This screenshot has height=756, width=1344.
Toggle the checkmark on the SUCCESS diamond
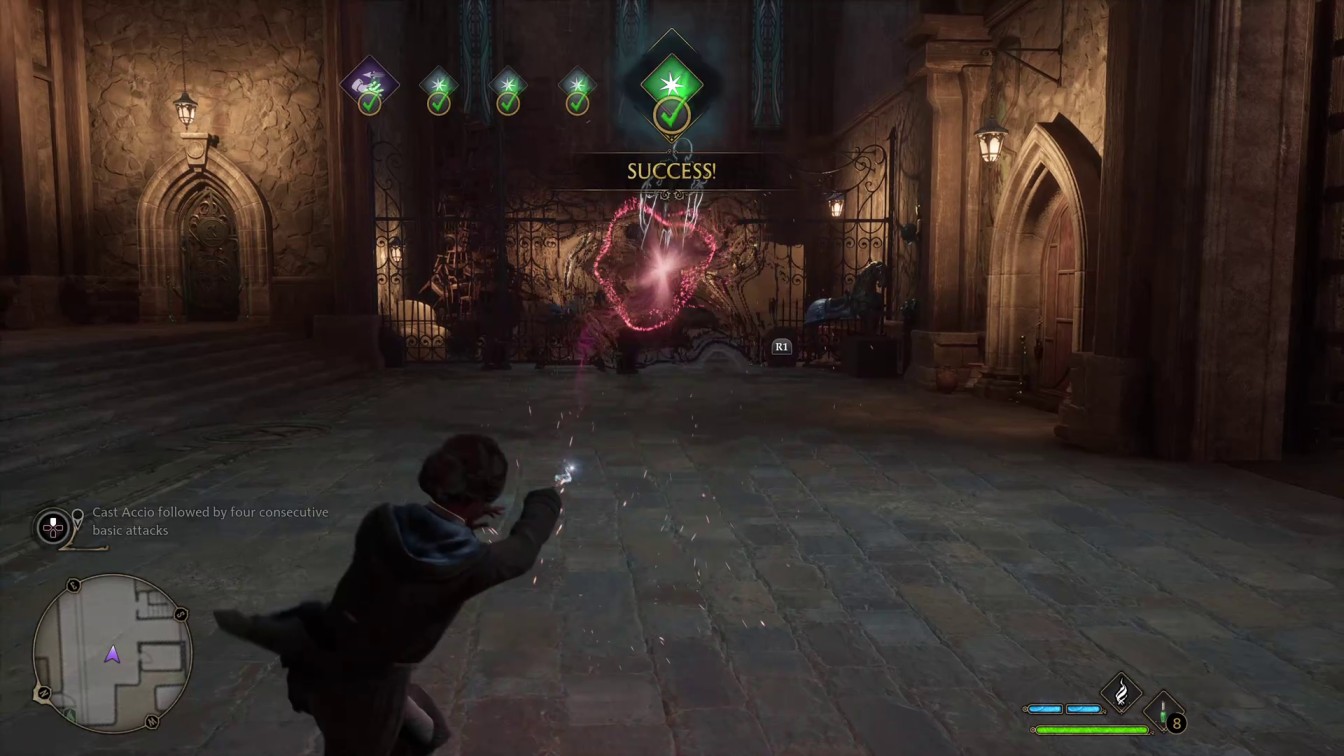click(672, 117)
